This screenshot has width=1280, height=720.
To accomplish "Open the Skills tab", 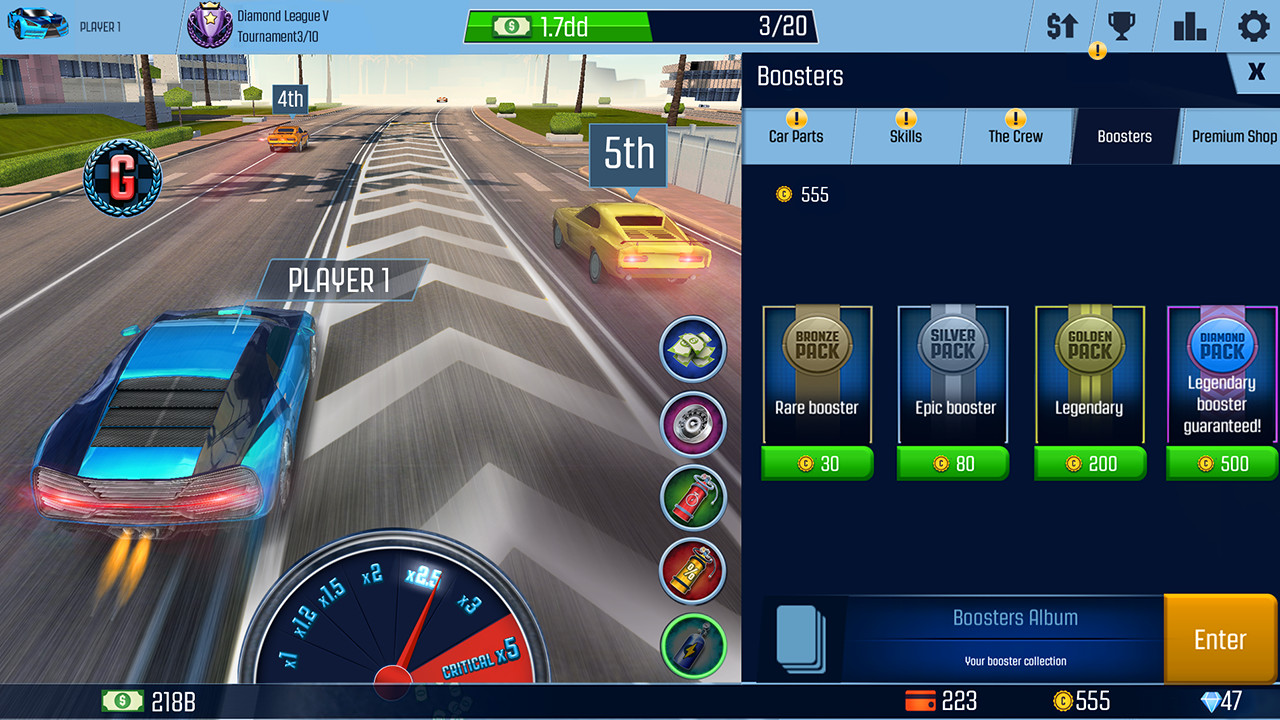I will pyautogui.click(x=907, y=137).
